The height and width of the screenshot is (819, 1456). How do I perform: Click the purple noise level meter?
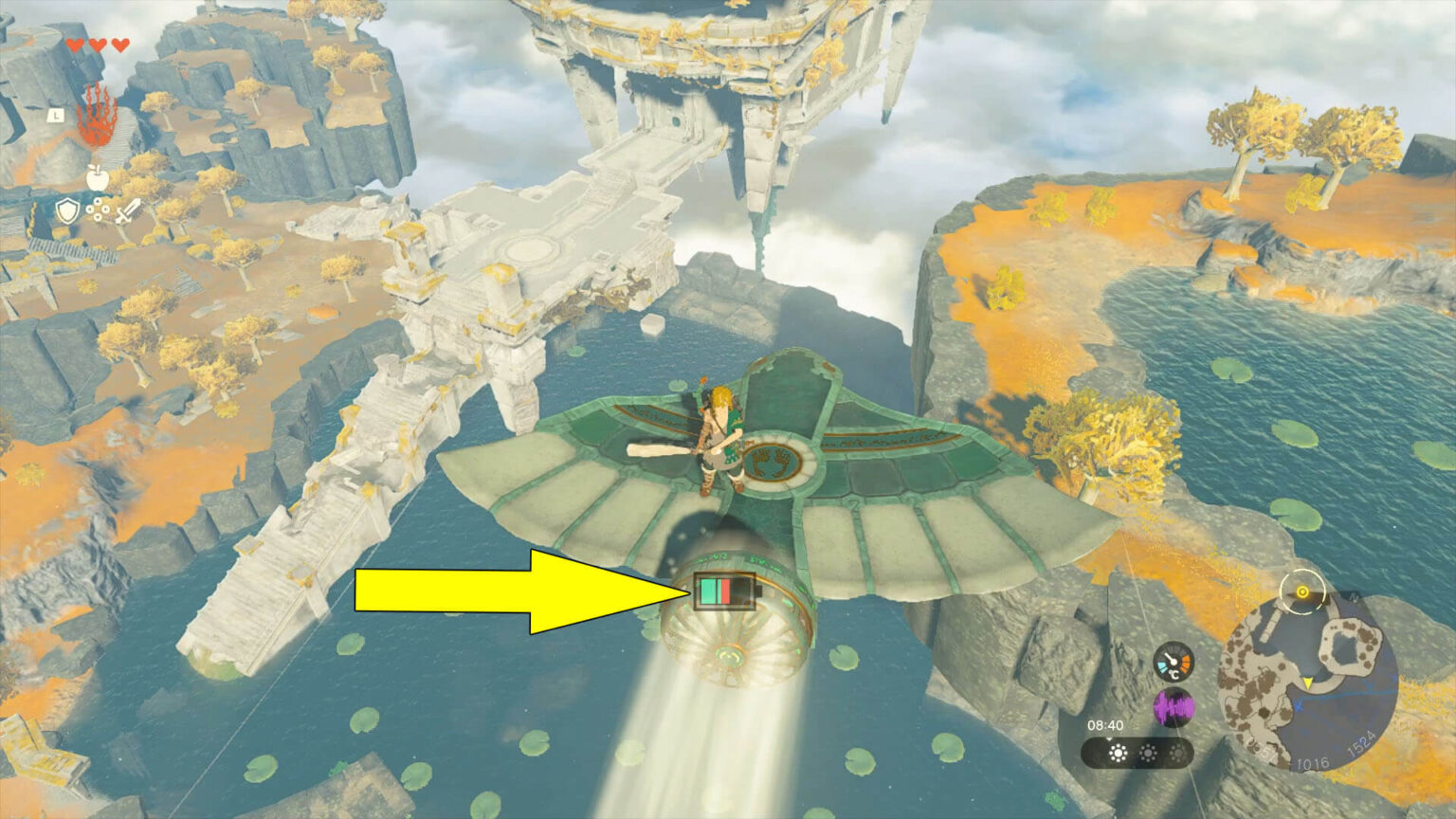(x=1173, y=706)
